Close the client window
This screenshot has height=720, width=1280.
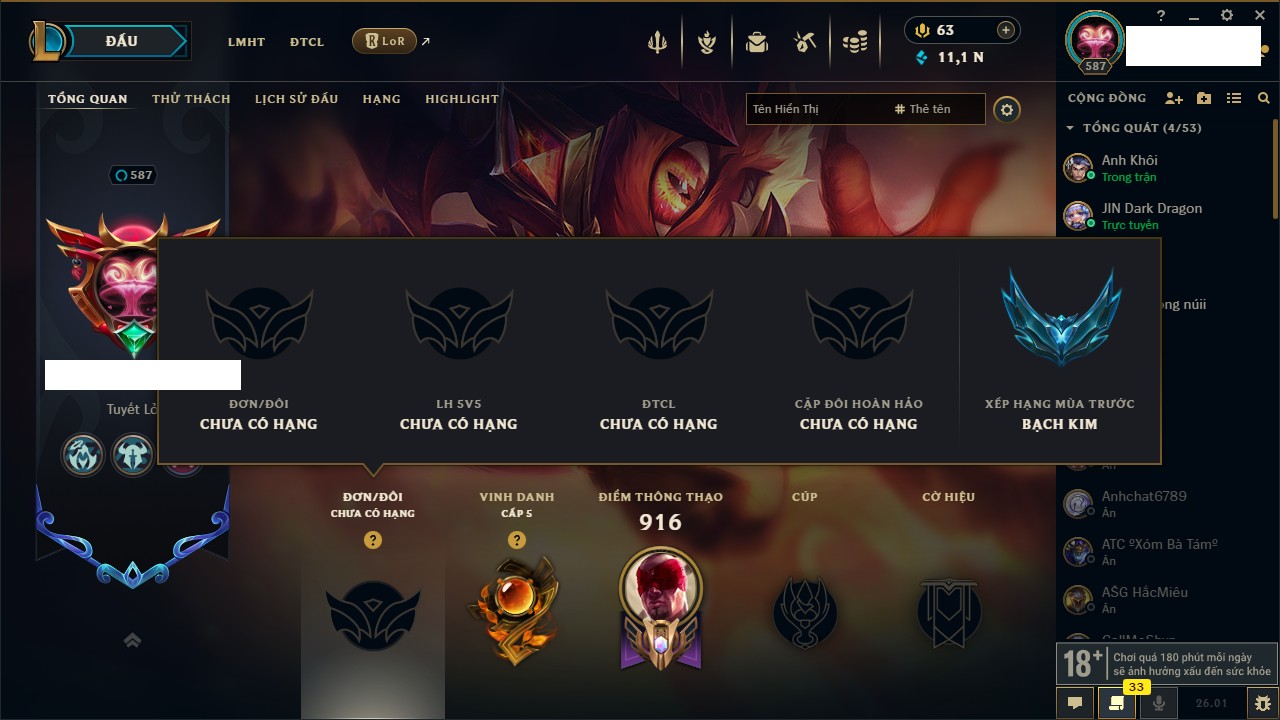pos(1259,16)
